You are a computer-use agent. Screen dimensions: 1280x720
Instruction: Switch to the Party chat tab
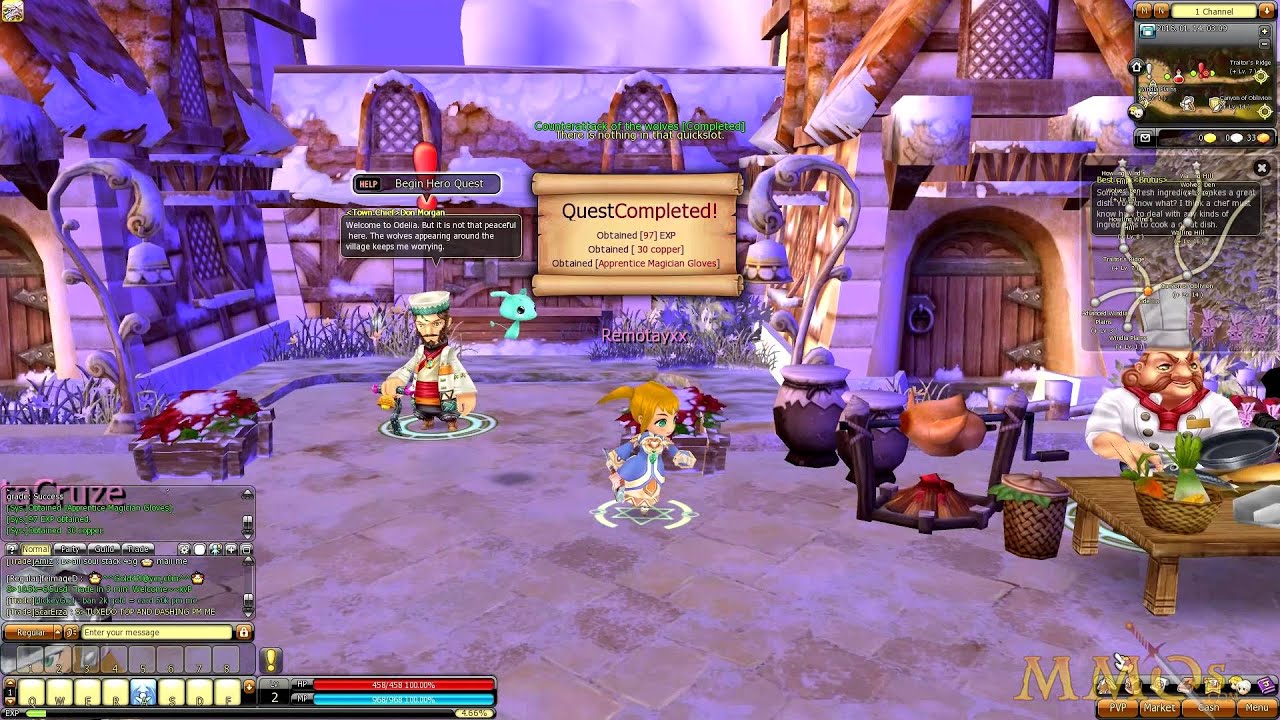coord(69,549)
